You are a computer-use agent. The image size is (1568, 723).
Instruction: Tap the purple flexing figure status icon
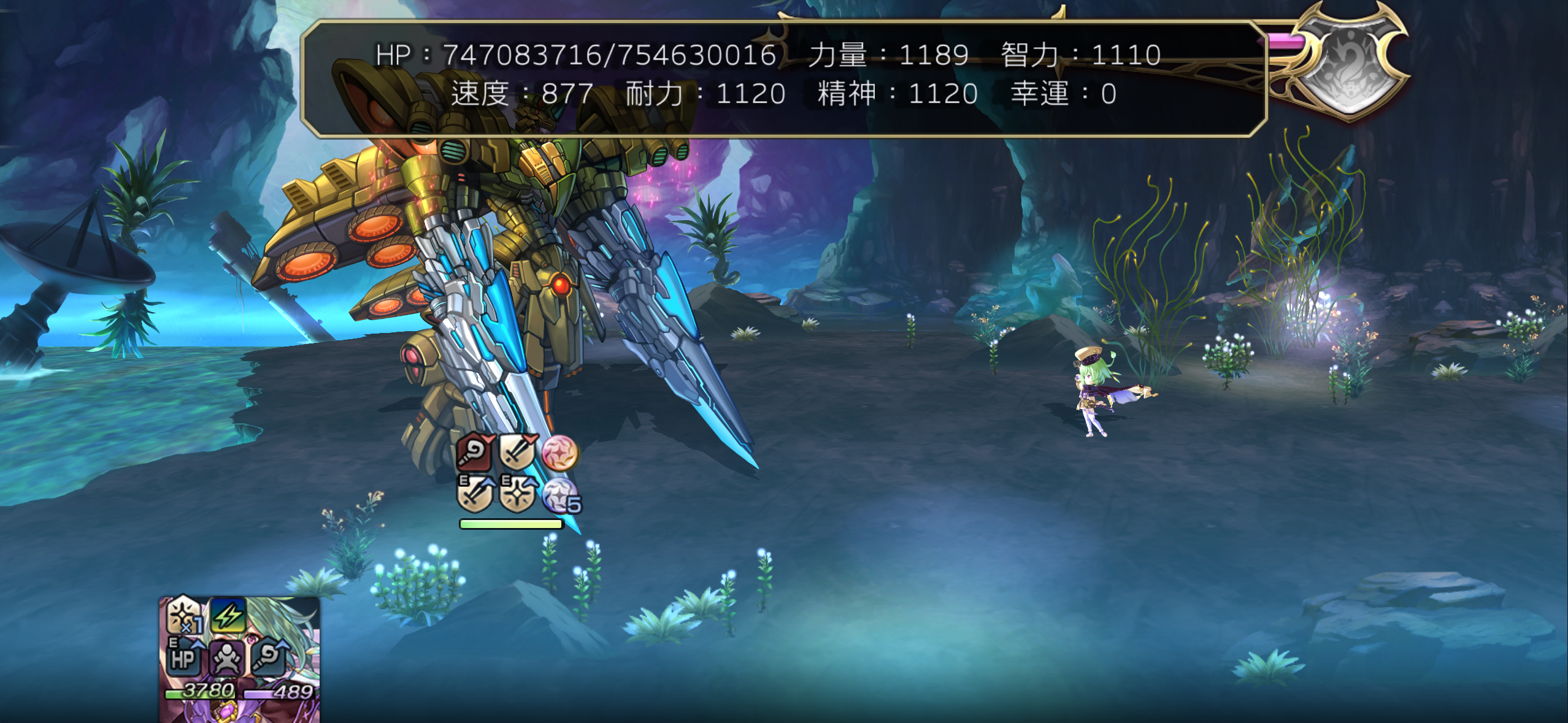[x=226, y=658]
